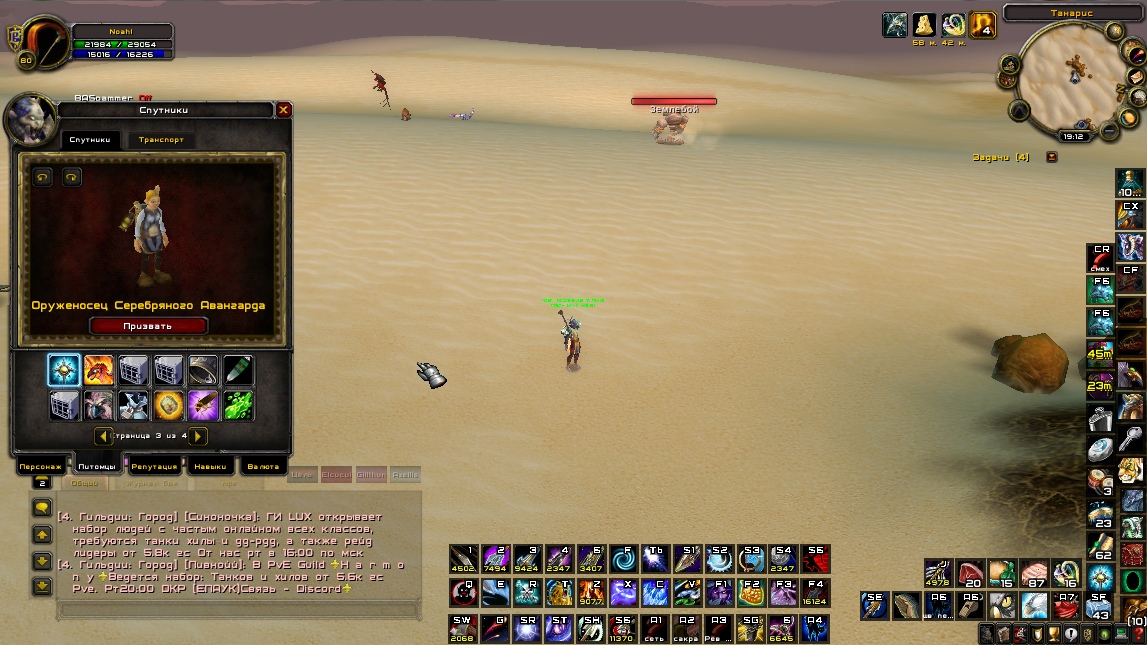Rotate the companion model left

43,177
